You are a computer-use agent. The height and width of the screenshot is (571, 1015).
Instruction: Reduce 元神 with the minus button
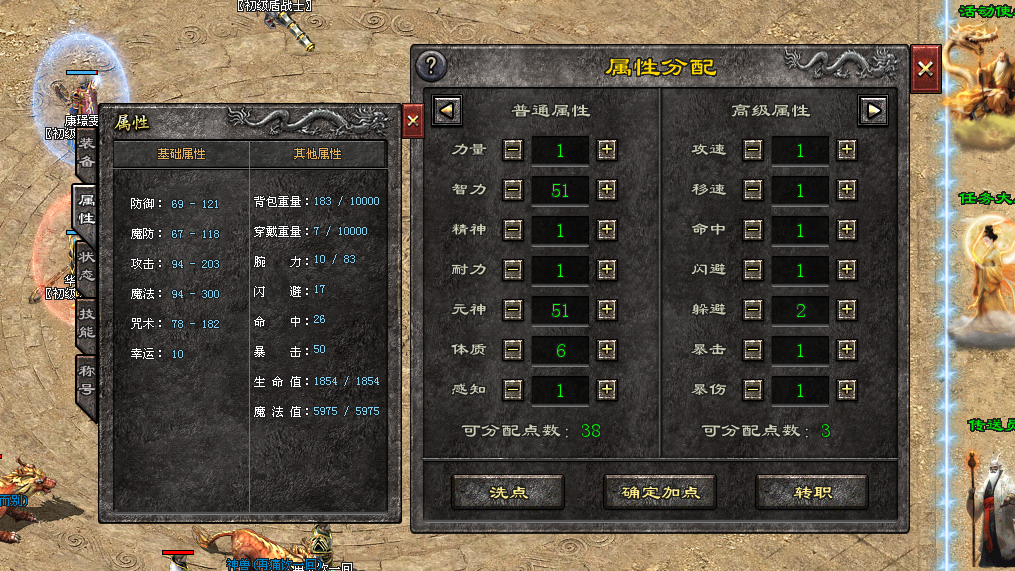(x=513, y=310)
